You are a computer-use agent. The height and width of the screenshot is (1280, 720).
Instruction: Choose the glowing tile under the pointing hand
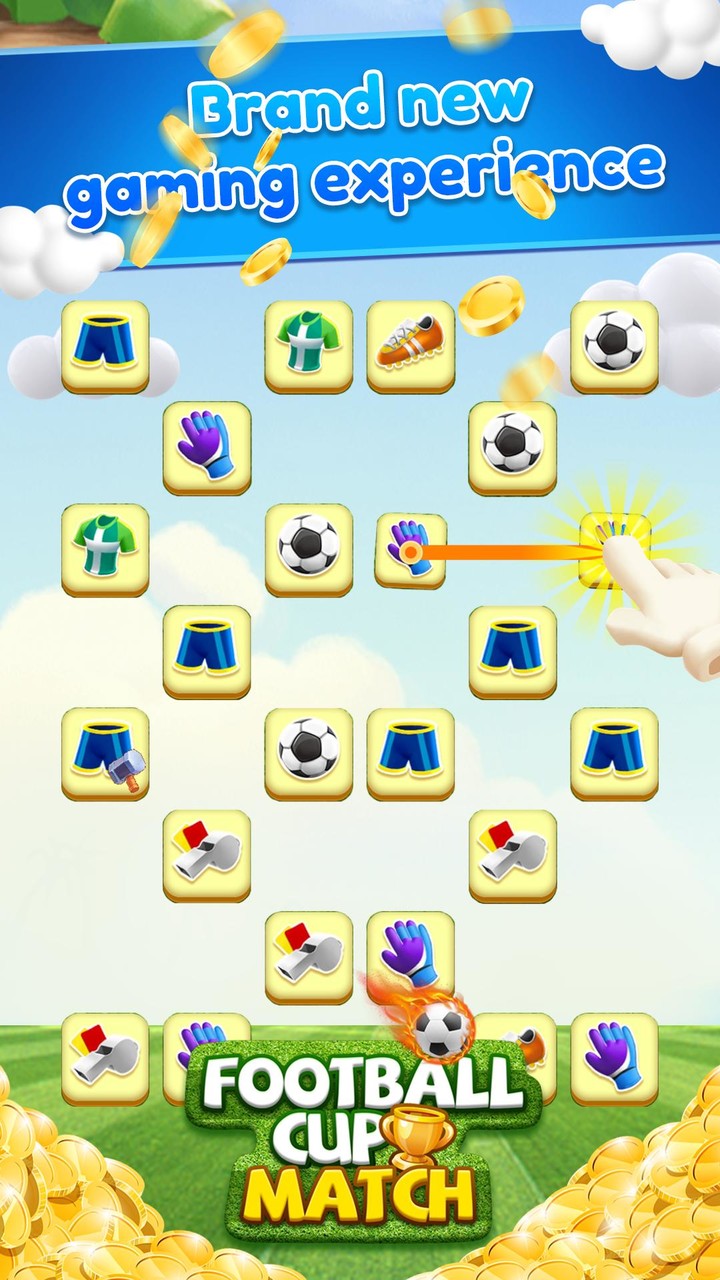click(614, 549)
